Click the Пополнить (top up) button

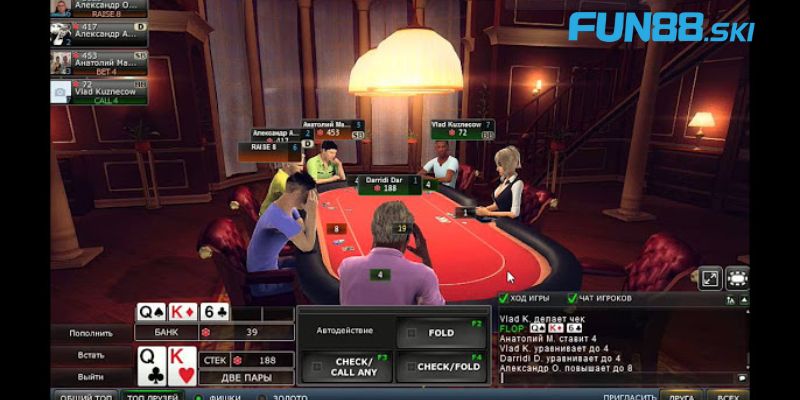point(91,333)
